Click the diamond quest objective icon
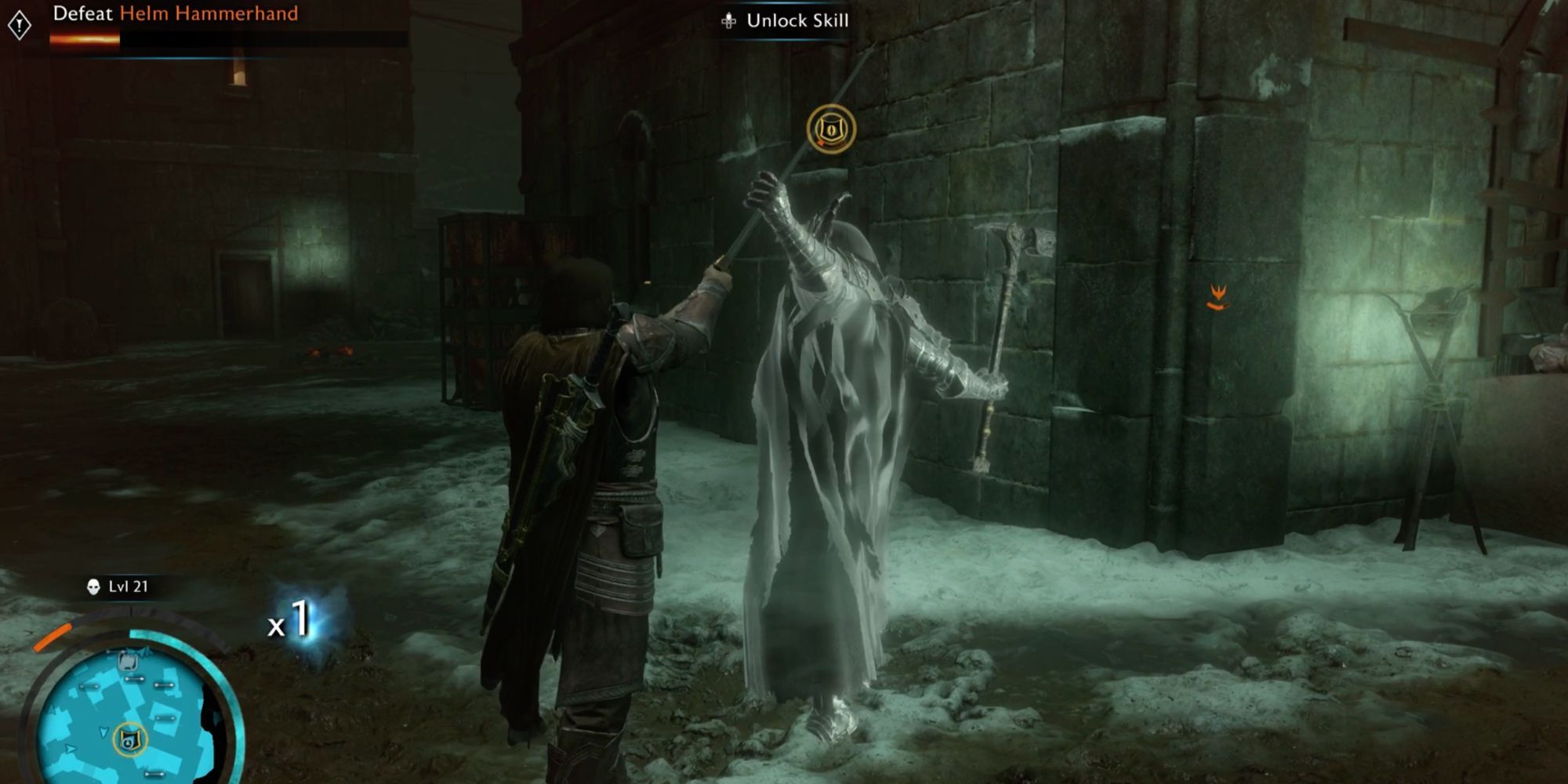The width and height of the screenshot is (1568, 784). pos(20,24)
